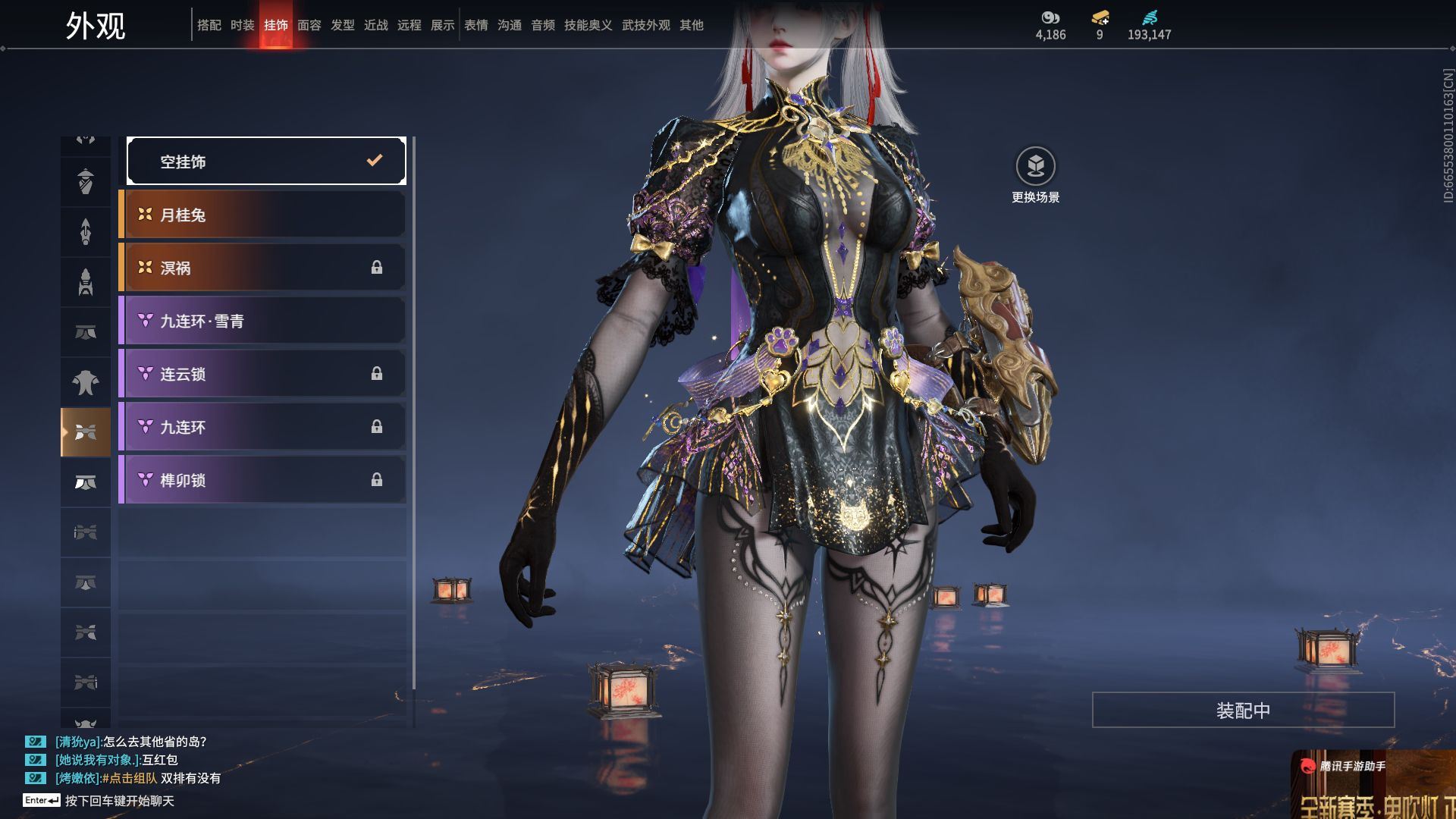Choose the 空挂饰 empty accessory option
This screenshot has height=819, width=1456.
pos(265,161)
